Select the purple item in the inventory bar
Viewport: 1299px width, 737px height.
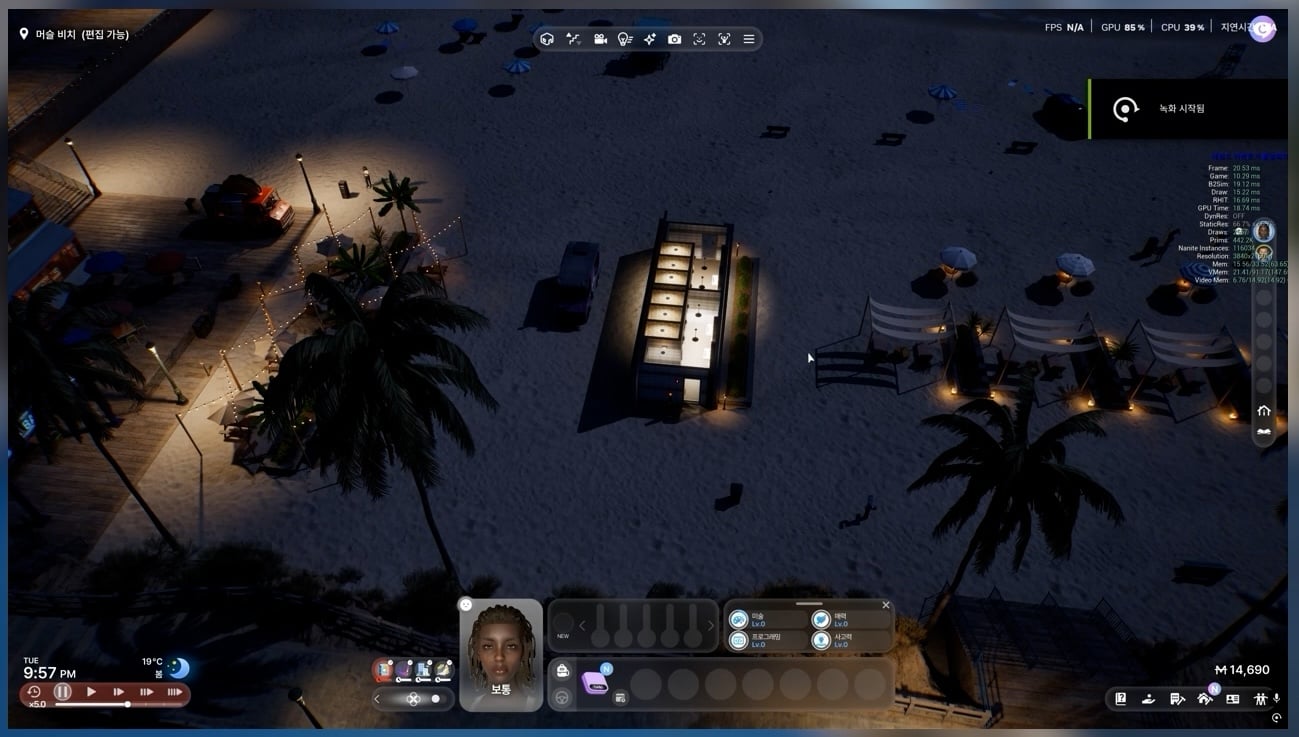tap(597, 683)
